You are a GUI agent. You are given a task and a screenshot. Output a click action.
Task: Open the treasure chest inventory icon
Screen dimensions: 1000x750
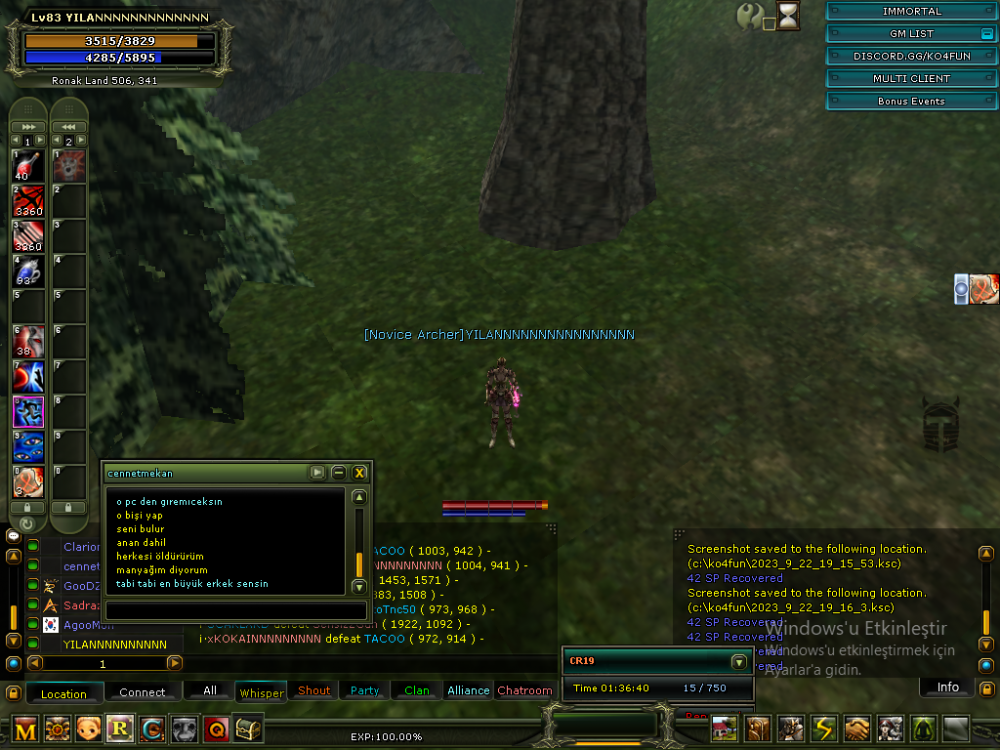point(248,729)
